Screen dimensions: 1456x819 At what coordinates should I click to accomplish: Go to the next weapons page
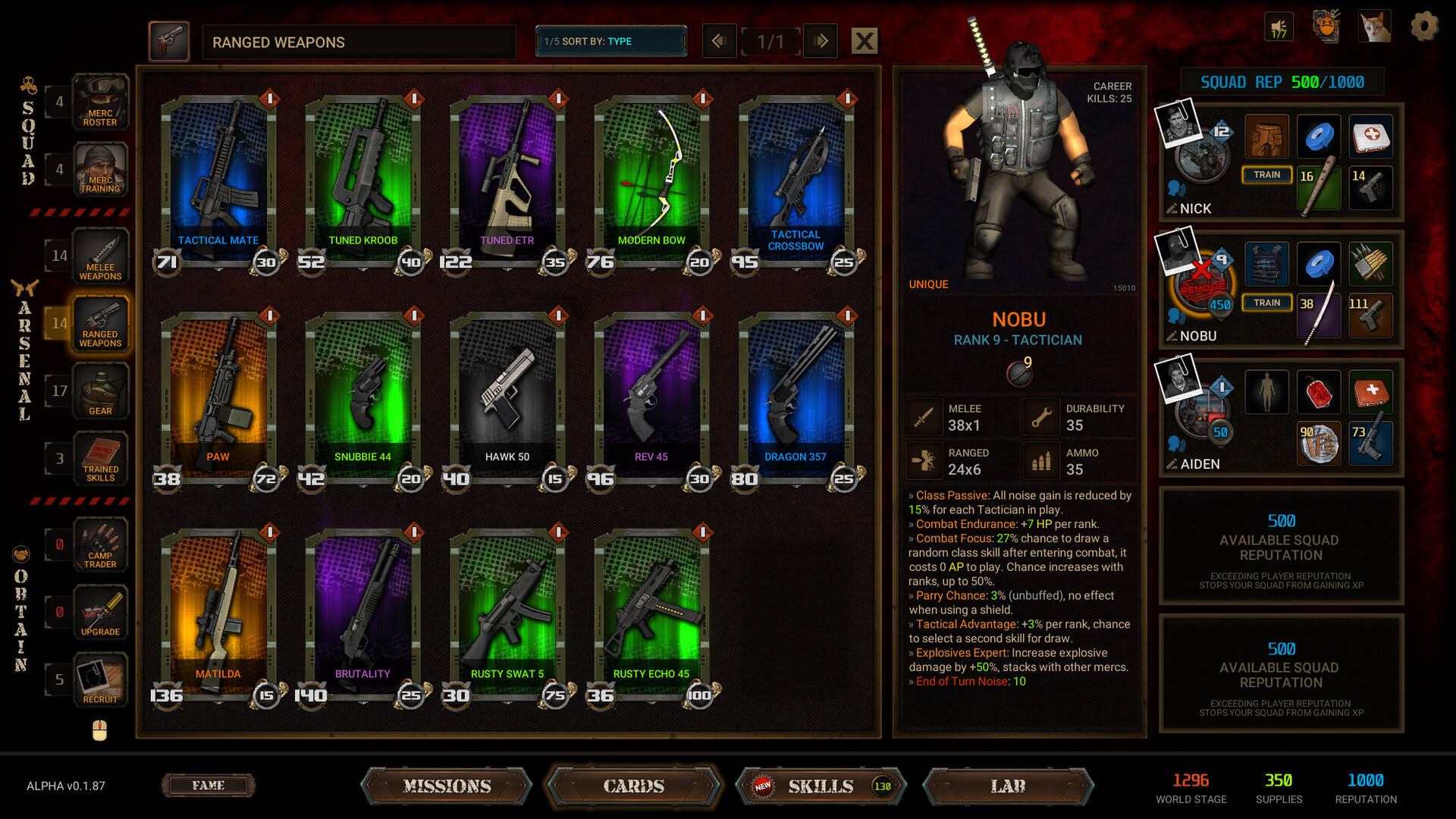[x=821, y=41]
